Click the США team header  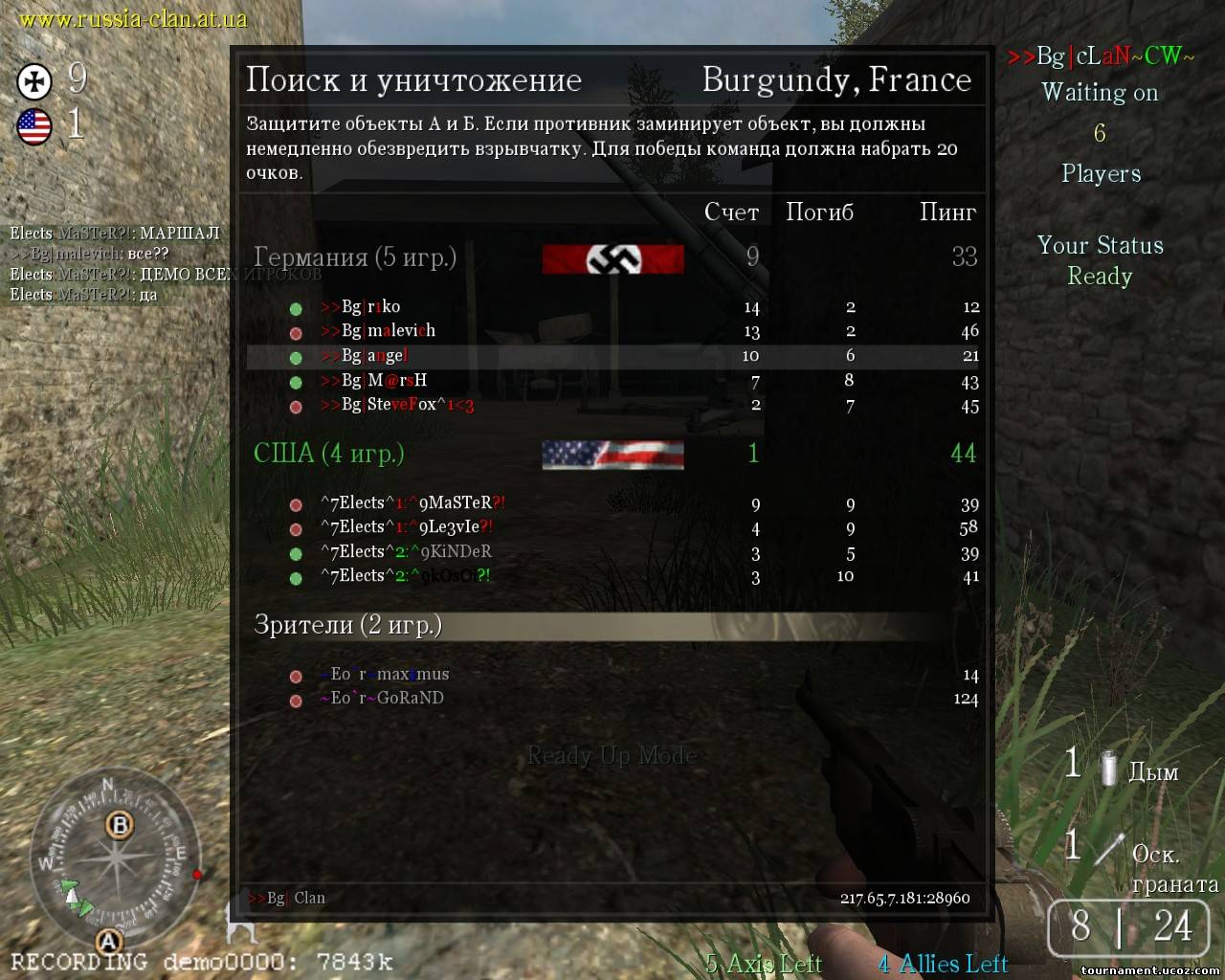click(x=328, y=453)
